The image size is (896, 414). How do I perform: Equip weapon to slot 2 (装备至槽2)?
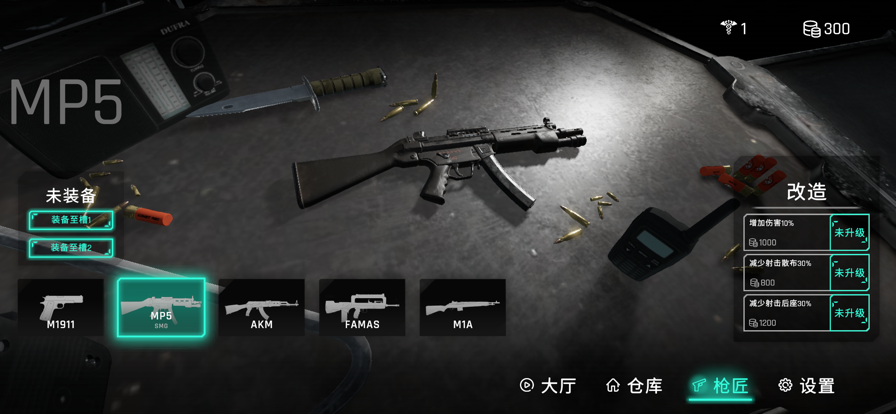[70, 247]
